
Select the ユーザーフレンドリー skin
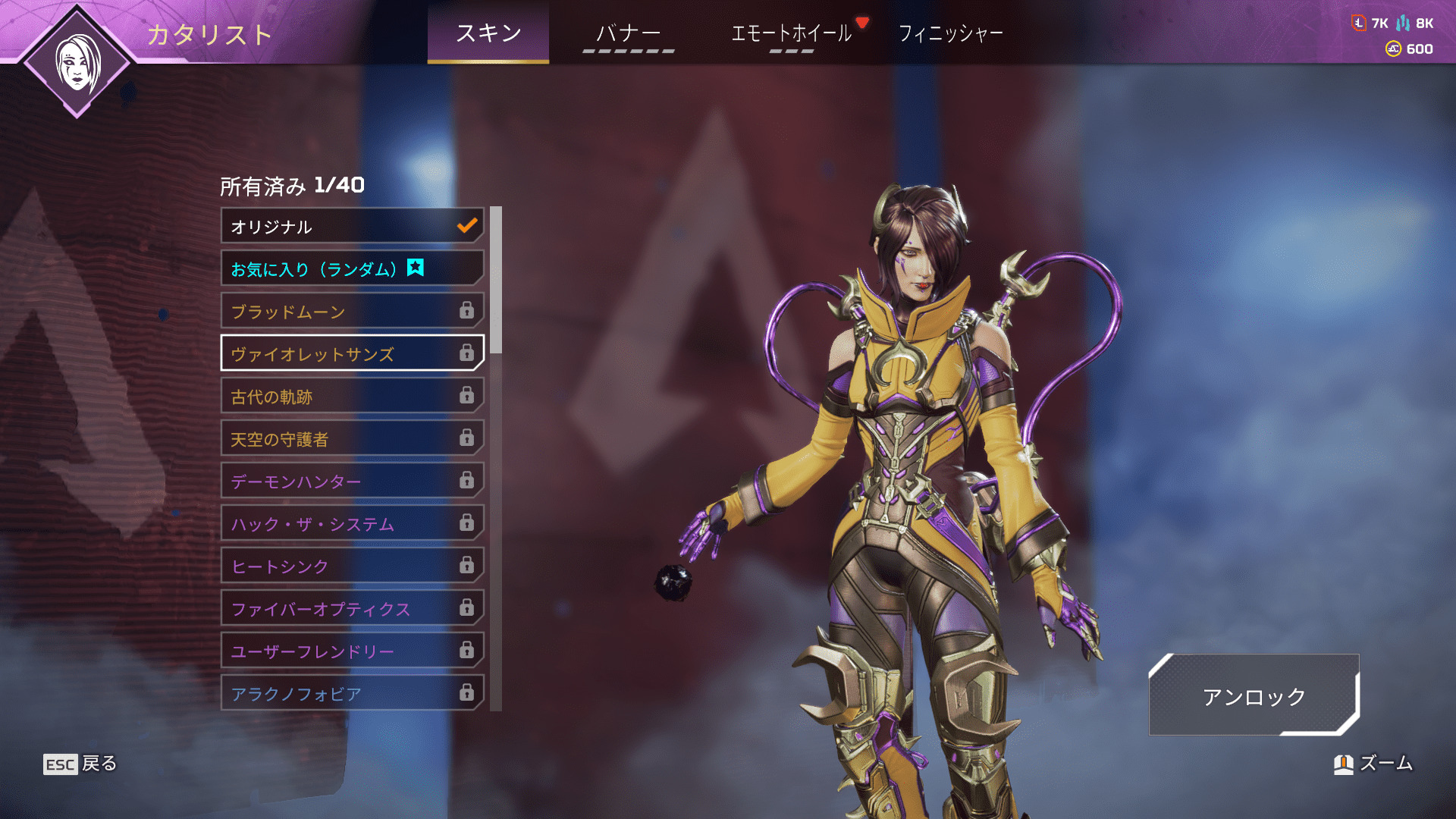[x=352, y=651]
